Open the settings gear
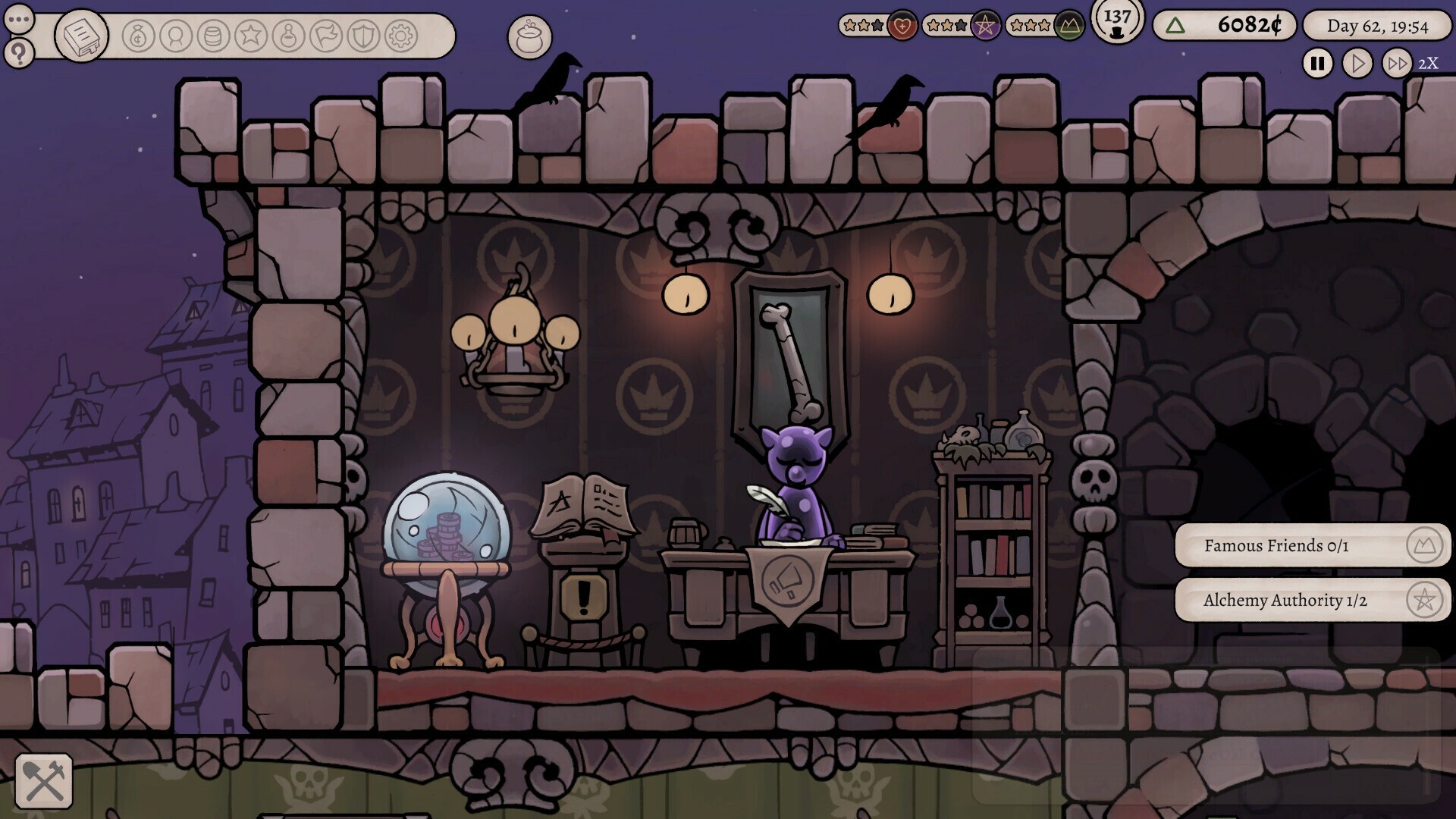1456x819 pixels. pos(400,36)
